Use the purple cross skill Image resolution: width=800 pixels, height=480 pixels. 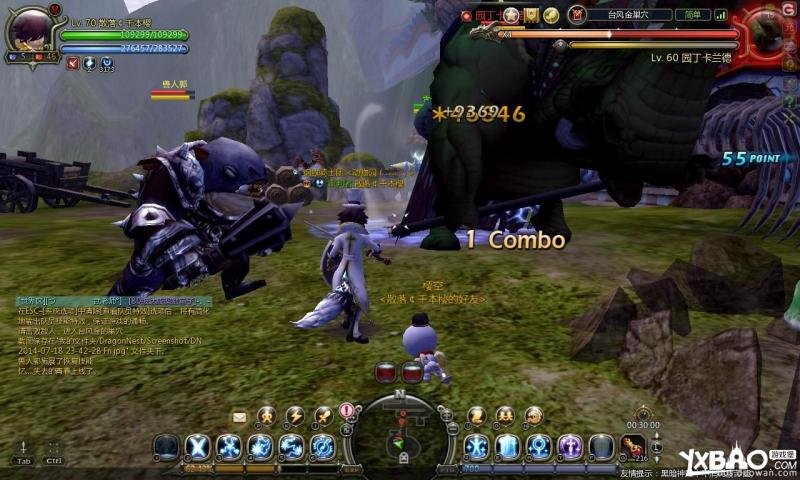coord(570,446)
